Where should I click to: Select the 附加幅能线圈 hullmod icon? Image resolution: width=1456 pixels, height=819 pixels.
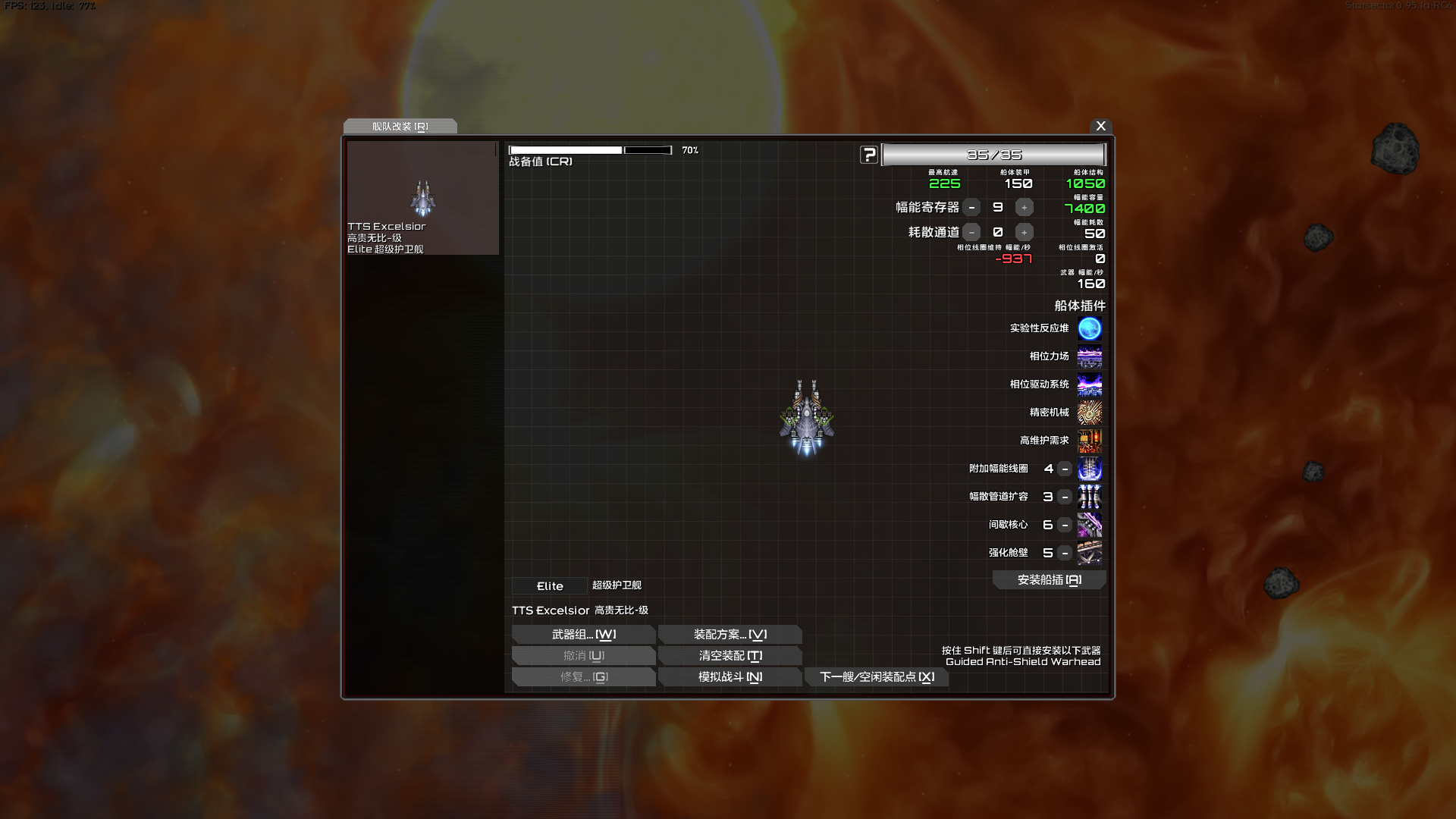click(x=1090, y=469)
